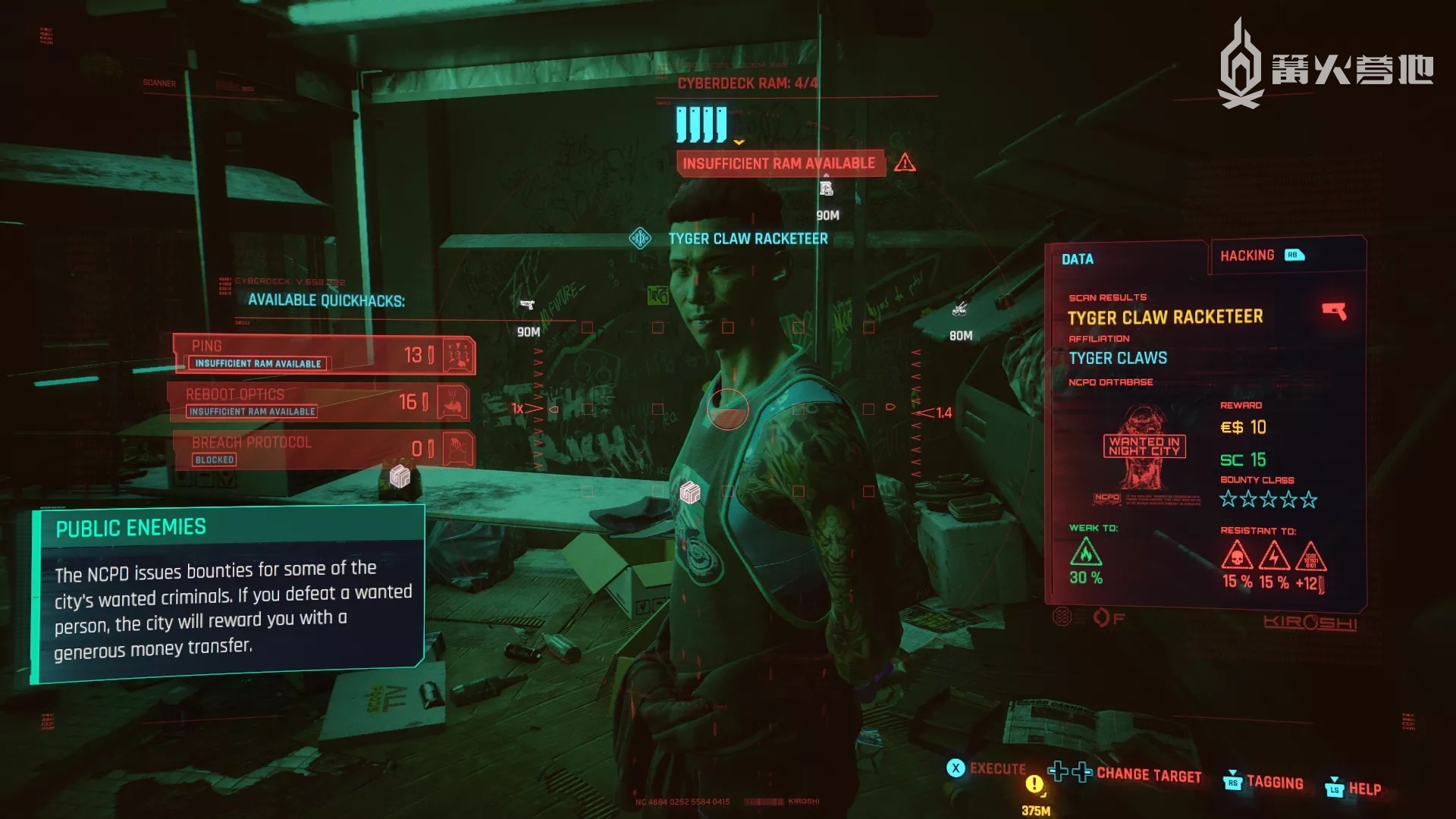Click the yellow quest marker icon
This screenshot has width=1456, height=819.
[1034, 785]
